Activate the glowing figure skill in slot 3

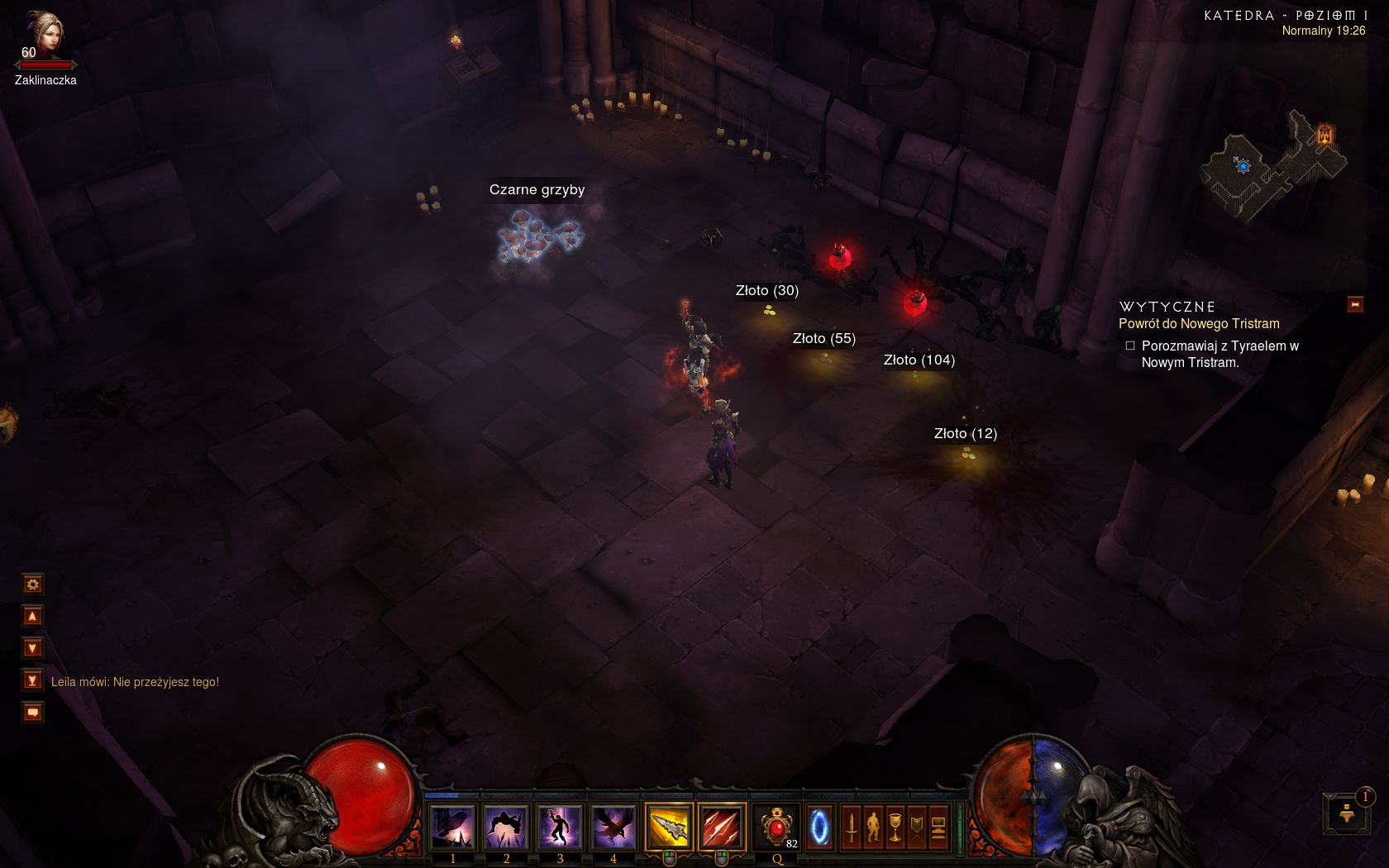[x=560, y=827]
